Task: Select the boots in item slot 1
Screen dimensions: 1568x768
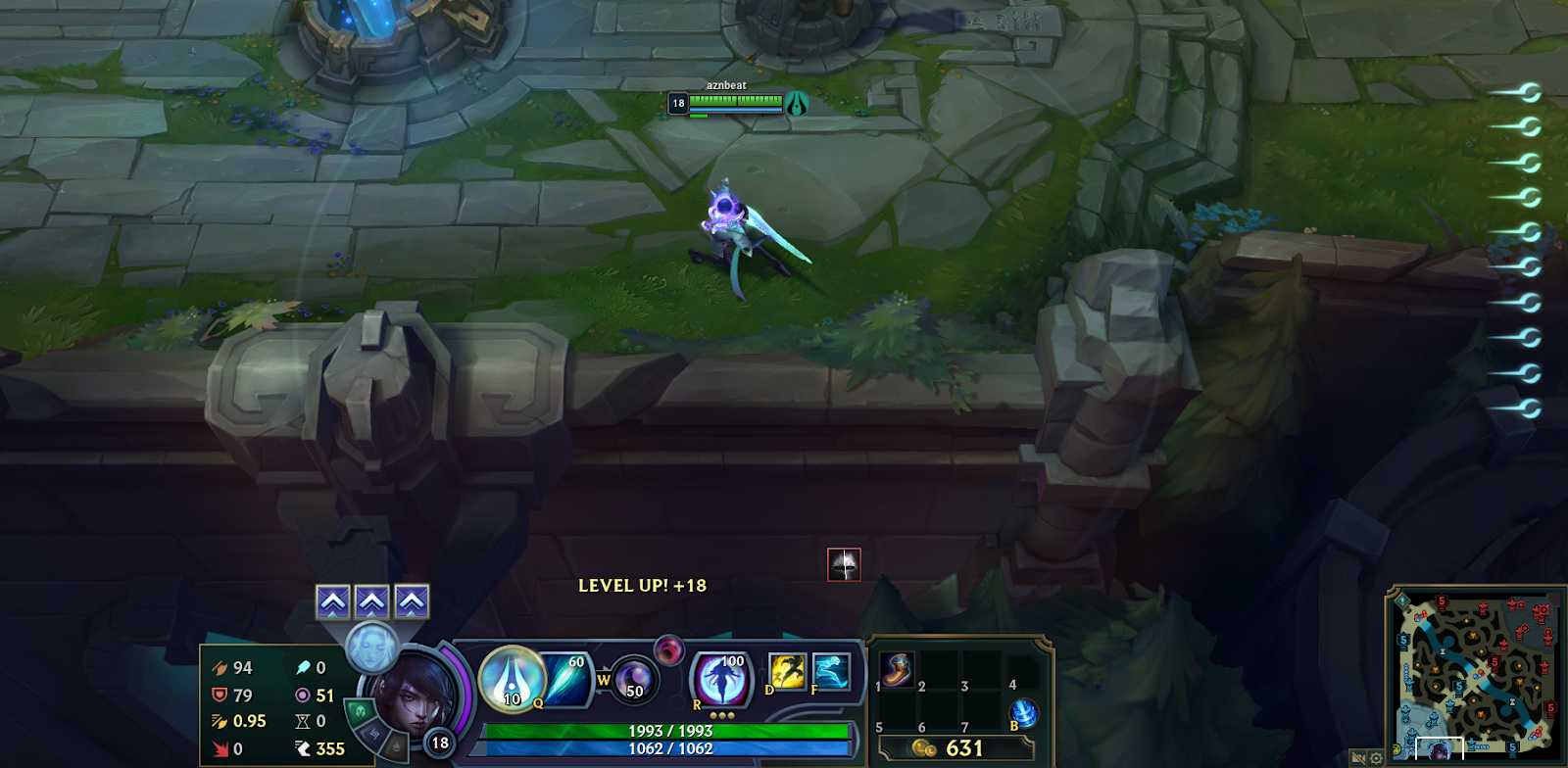Action: (x=896, y=669)
